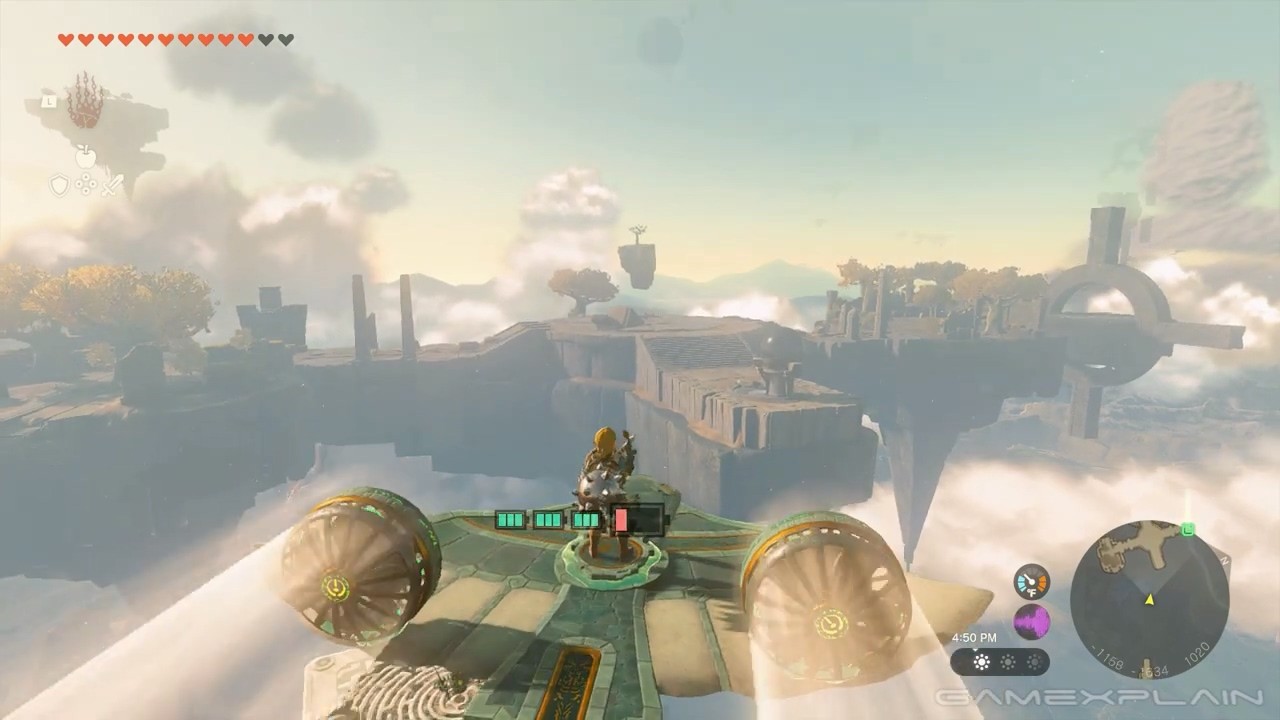Open the shield quick-select icon
This screenshot has height=720, width=1280.
(x=59, y=185)
